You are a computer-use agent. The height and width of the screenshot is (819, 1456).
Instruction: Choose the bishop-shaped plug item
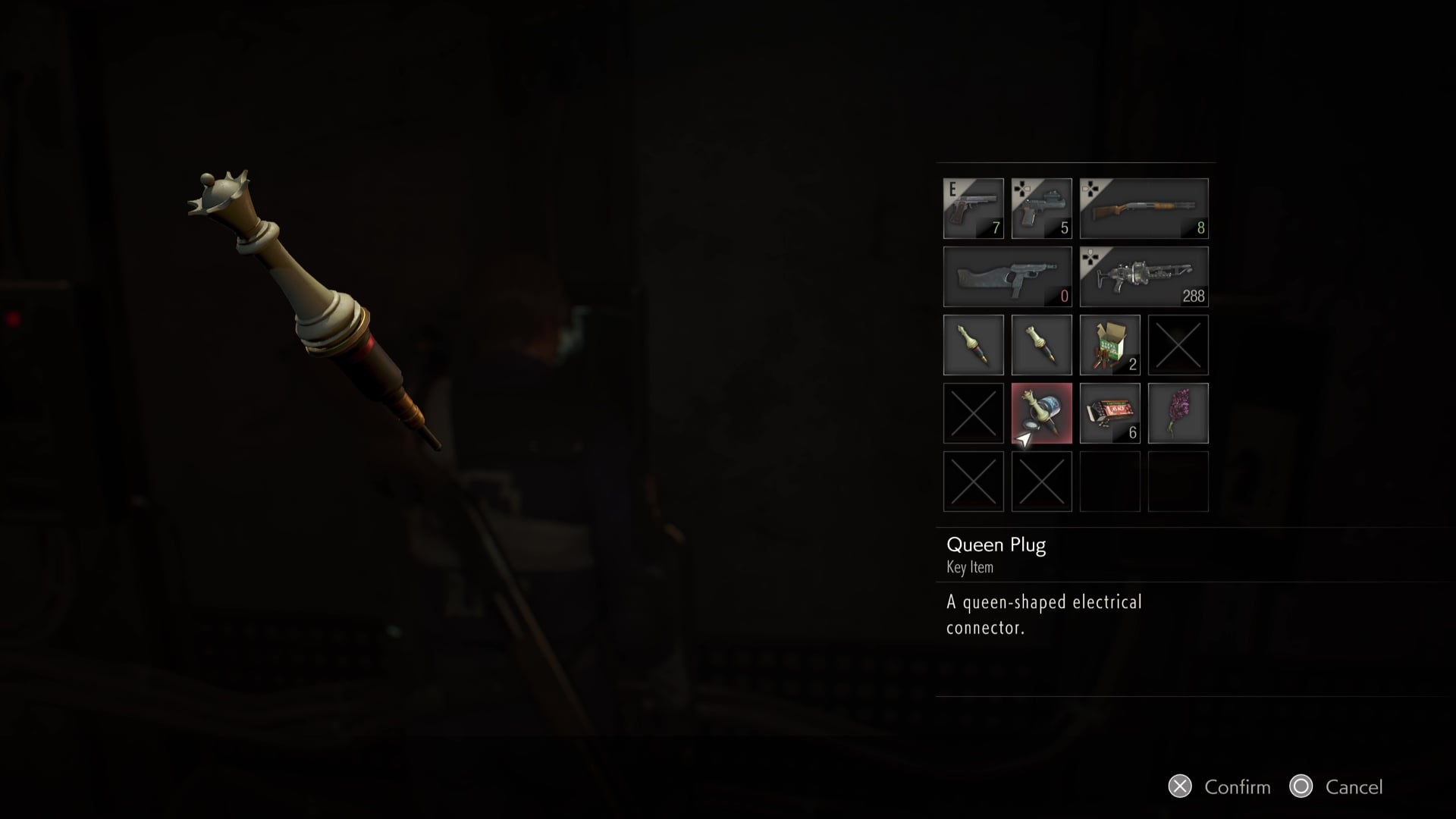(x=973, y=345)
